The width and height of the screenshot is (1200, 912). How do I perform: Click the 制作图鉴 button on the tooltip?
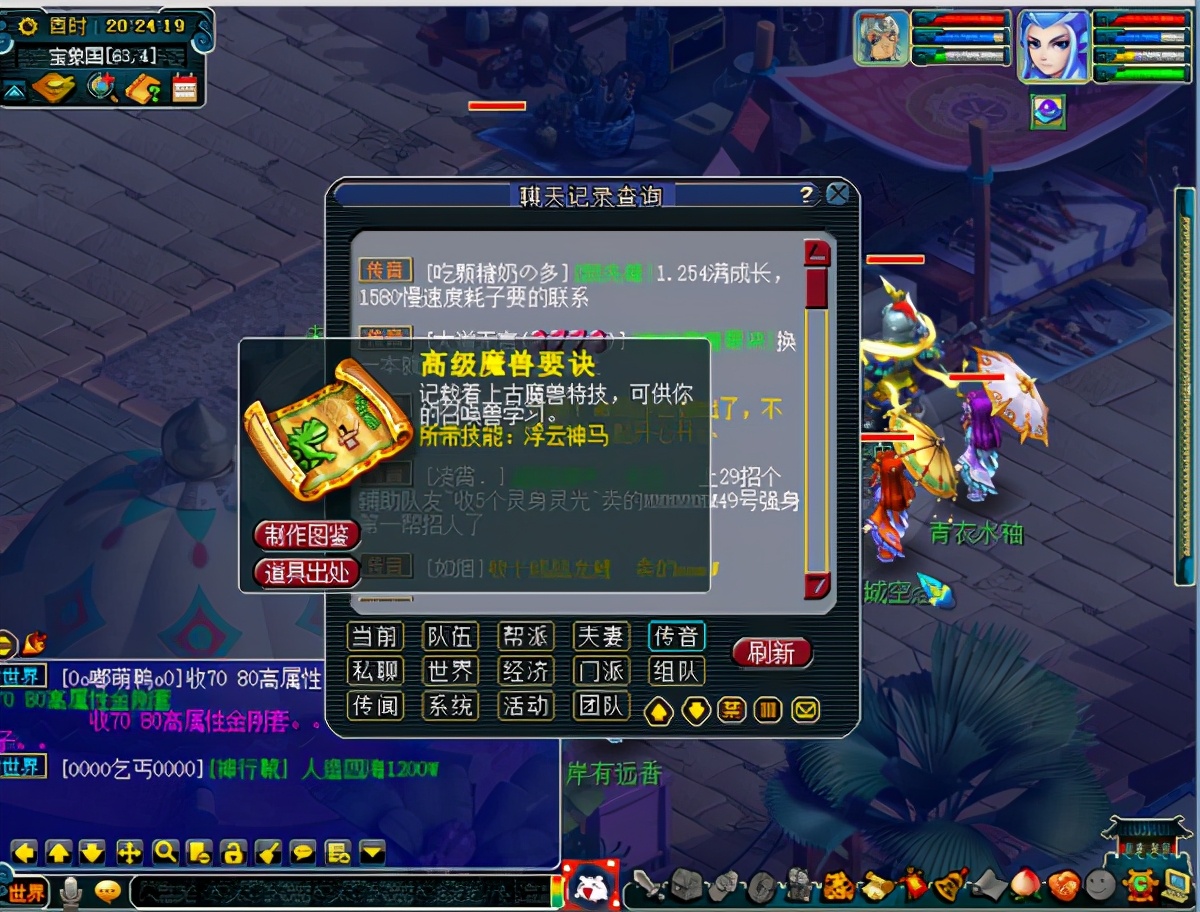[x=307, y=535]
